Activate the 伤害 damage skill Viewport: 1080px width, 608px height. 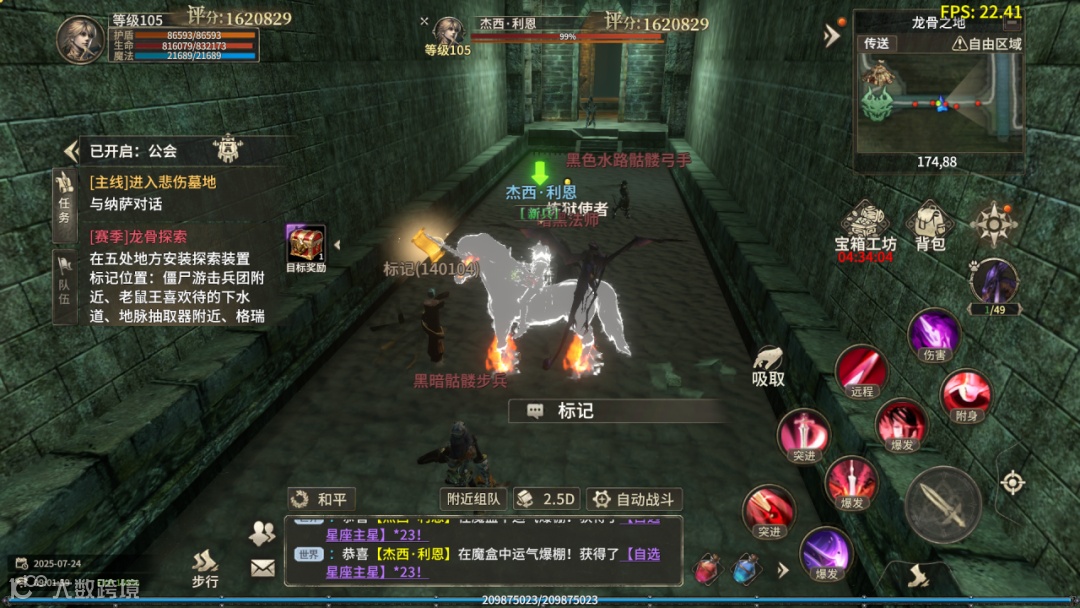pyautogui.click(x=934, y=335)
